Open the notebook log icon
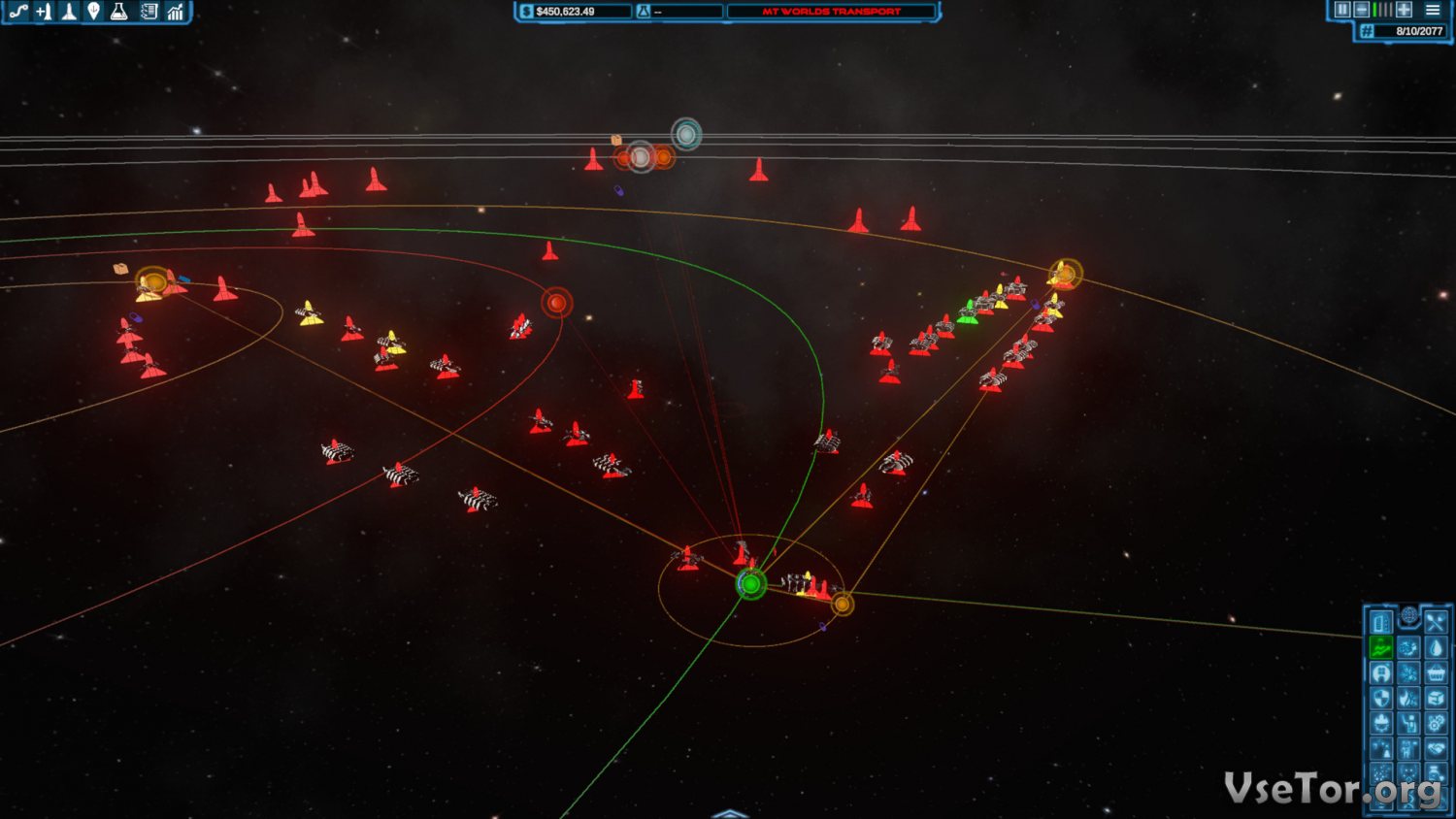The image size is (1456, 819). tap(149, 12)
